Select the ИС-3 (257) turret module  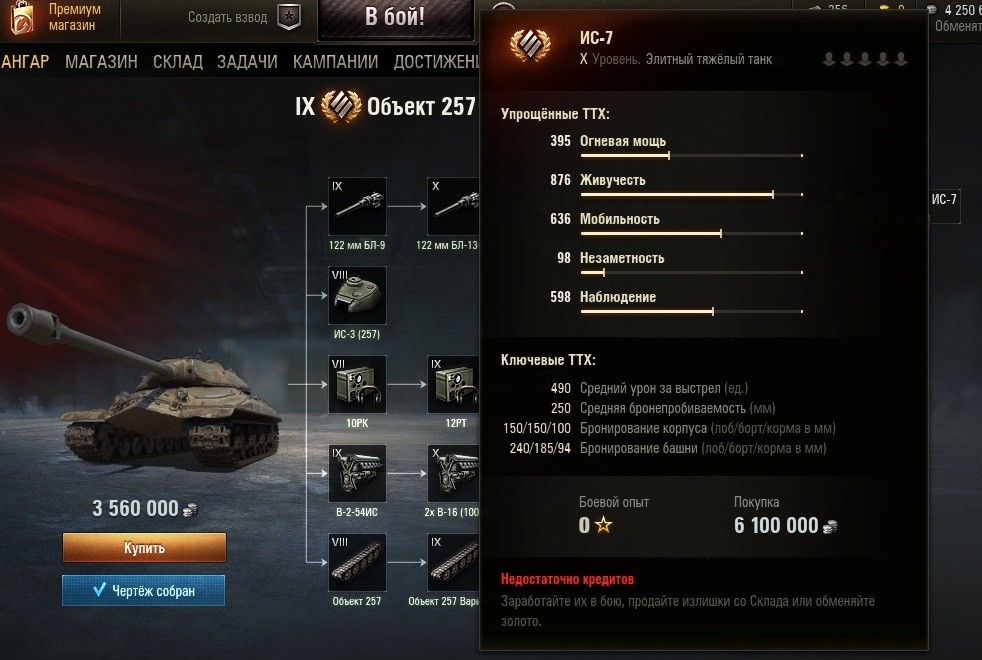[x=357, y=295]
